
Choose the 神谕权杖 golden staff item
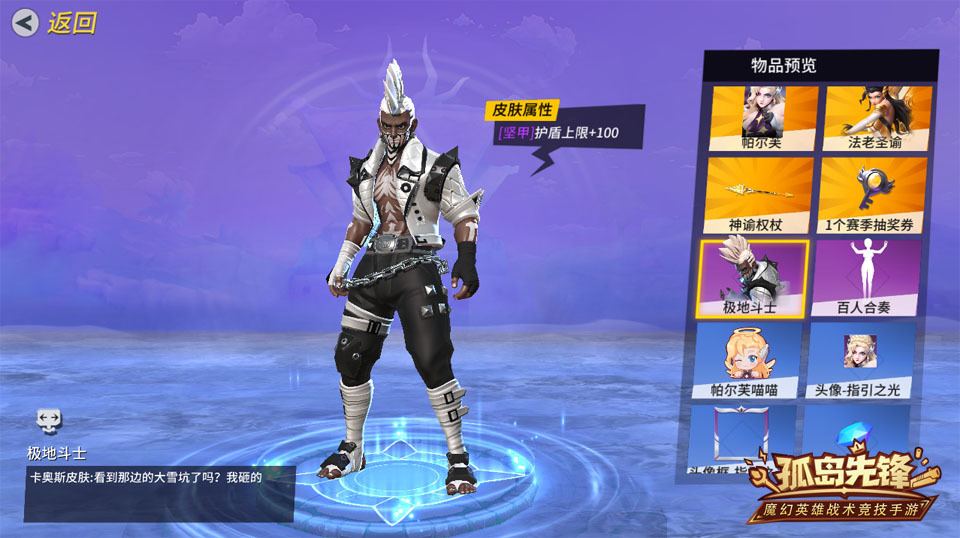(x=759, y=195)
